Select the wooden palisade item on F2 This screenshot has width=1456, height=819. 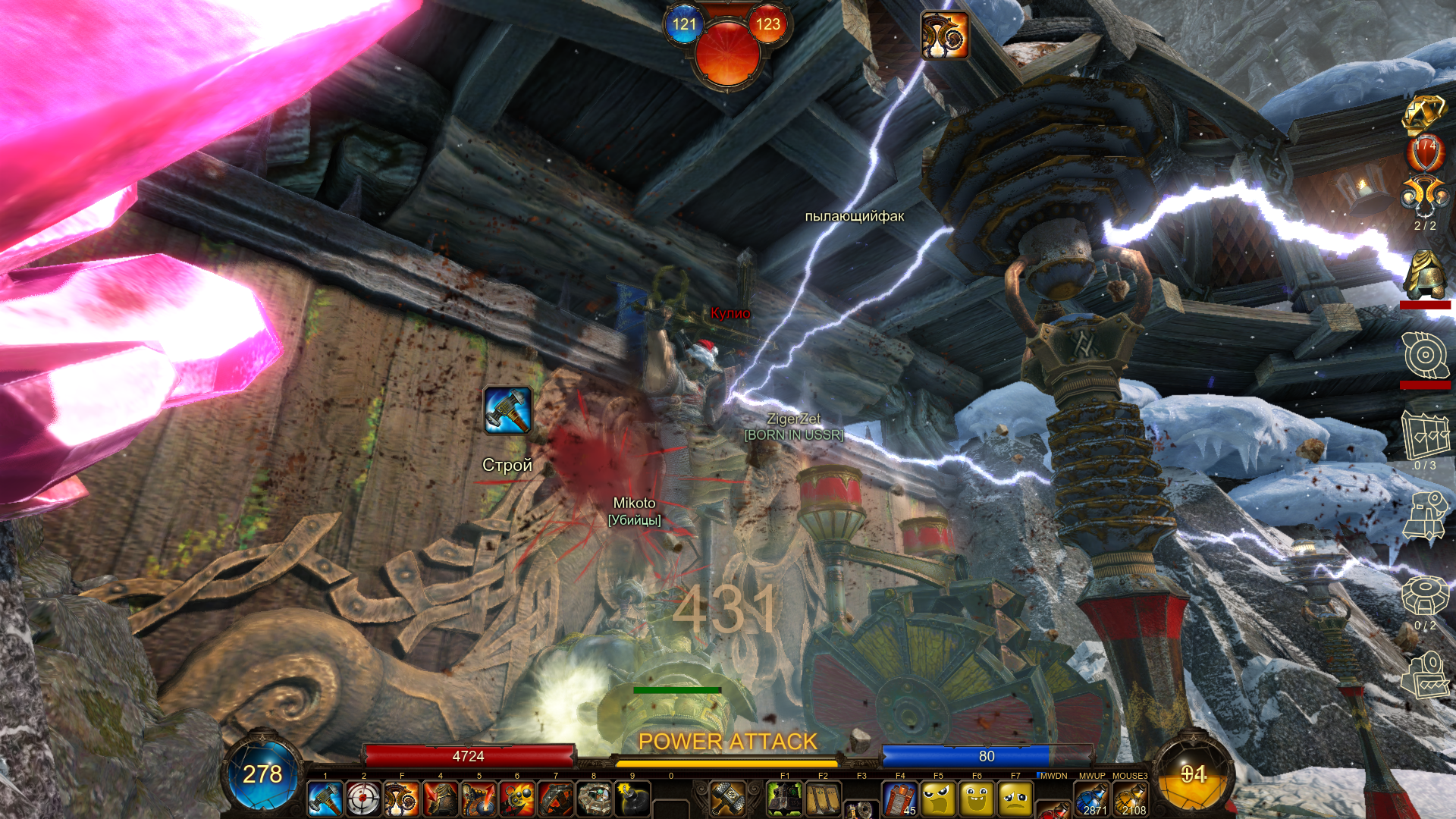pos(823,799)
